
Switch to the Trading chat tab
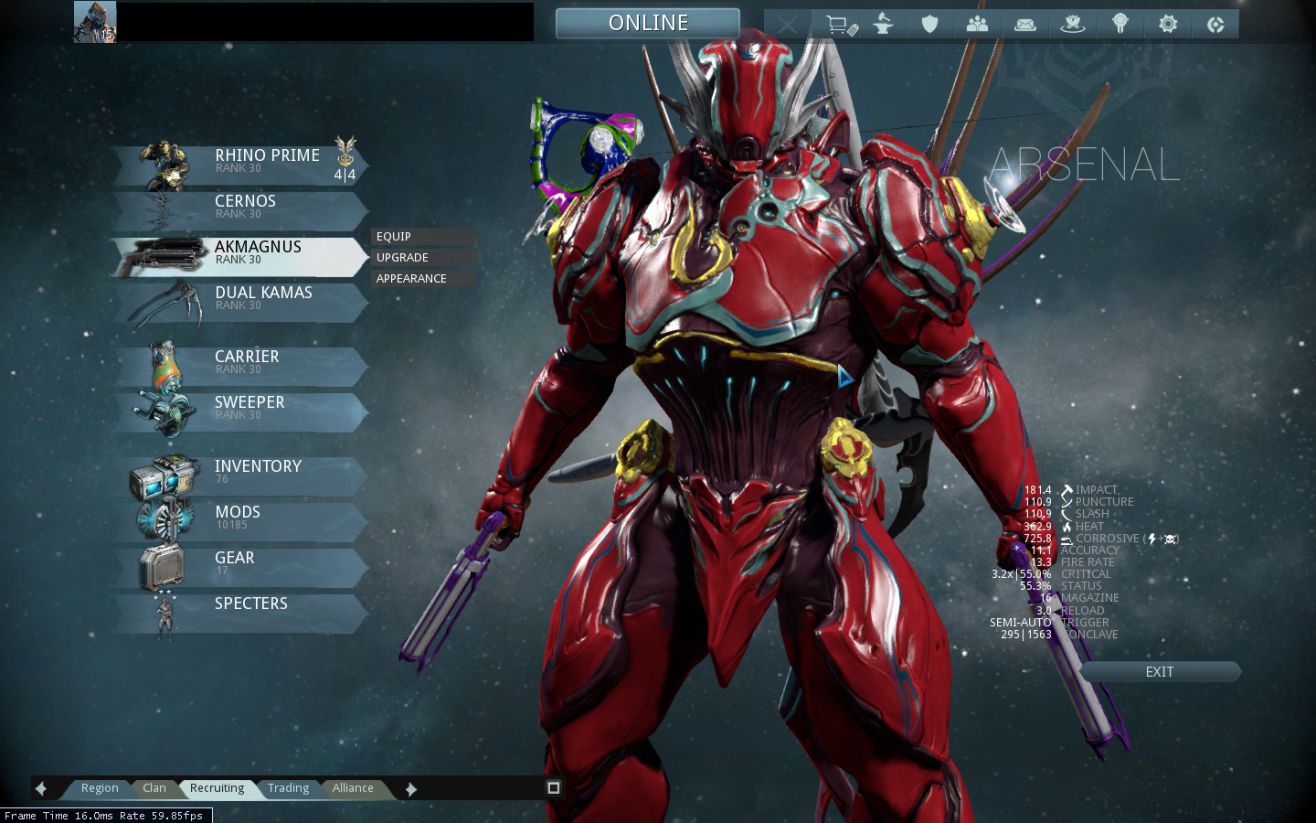point(288,788)
